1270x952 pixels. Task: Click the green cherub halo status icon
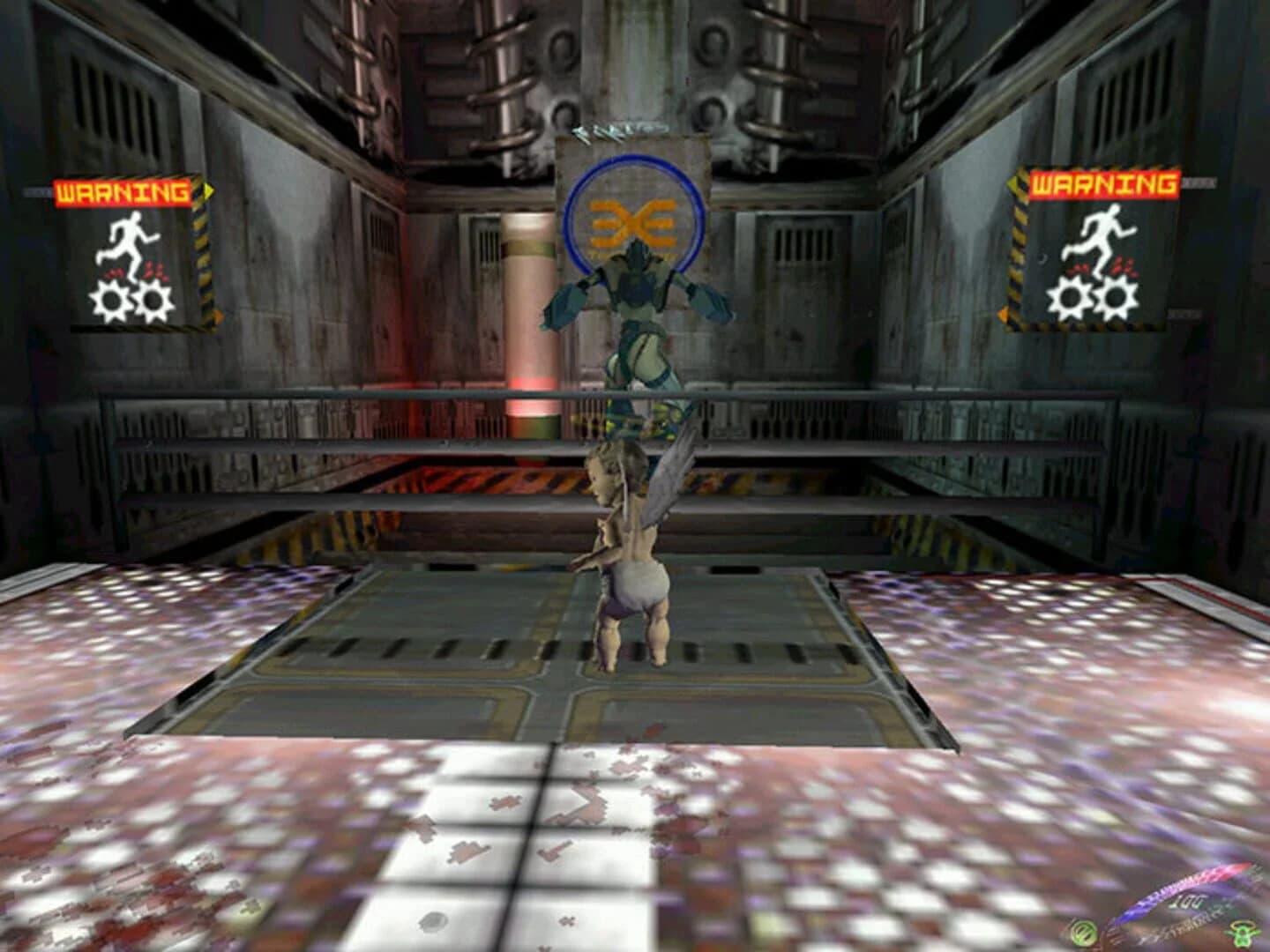point(1242,933)
